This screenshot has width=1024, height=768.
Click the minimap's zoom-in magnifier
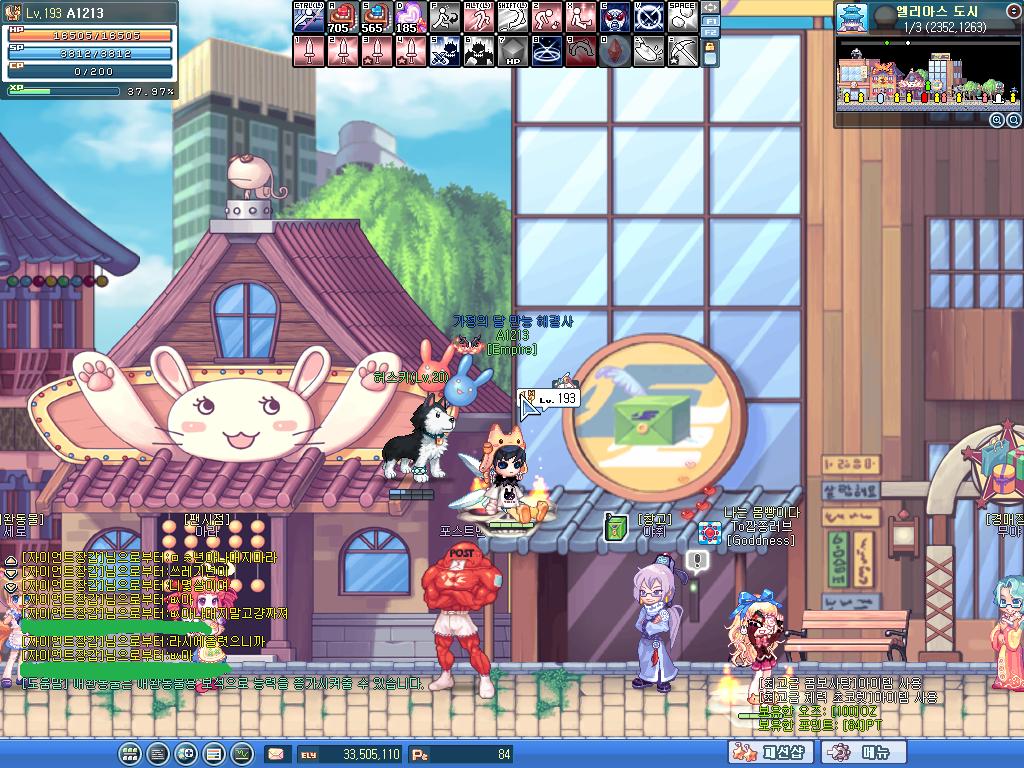point(996,120)
